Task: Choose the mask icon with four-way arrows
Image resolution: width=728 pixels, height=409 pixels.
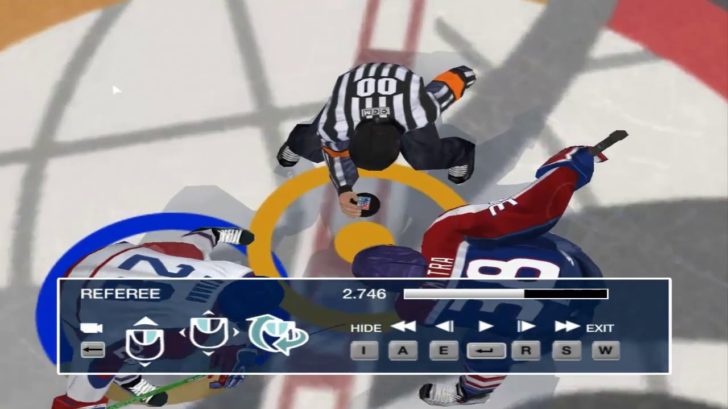Action: [207, 334]
